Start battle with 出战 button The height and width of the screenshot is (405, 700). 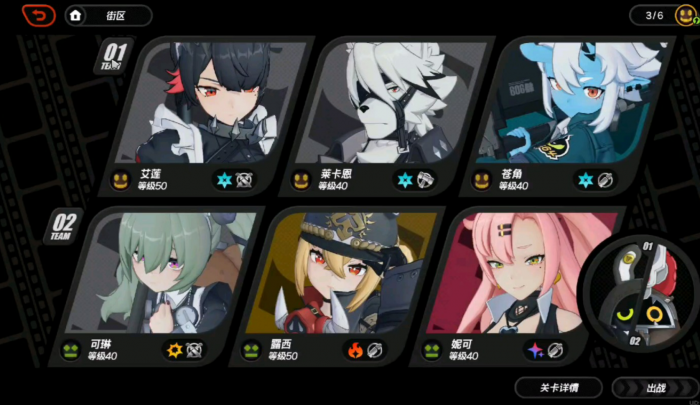pyautogui.click(x=655, y=387)
